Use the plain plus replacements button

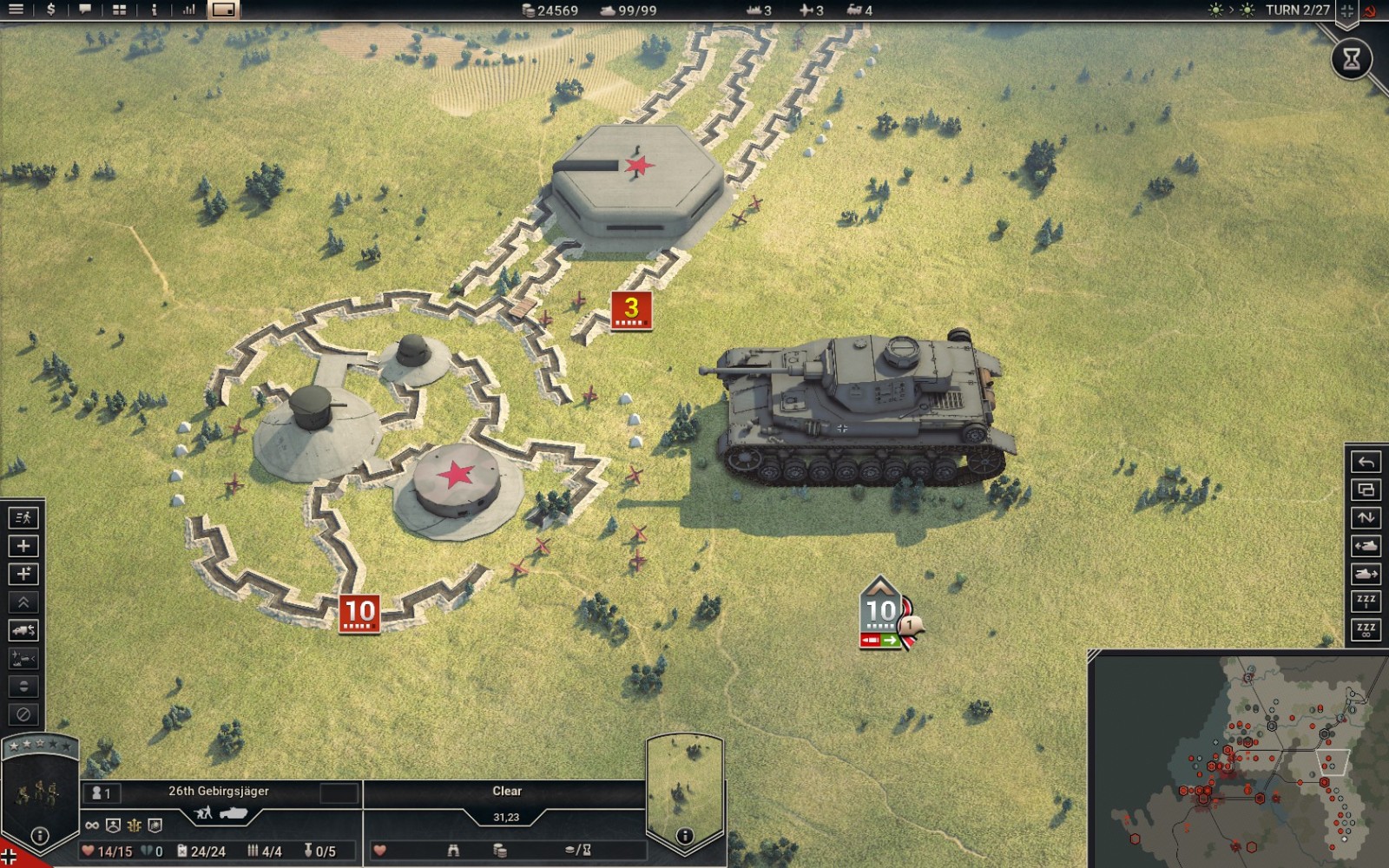(23, 546)
